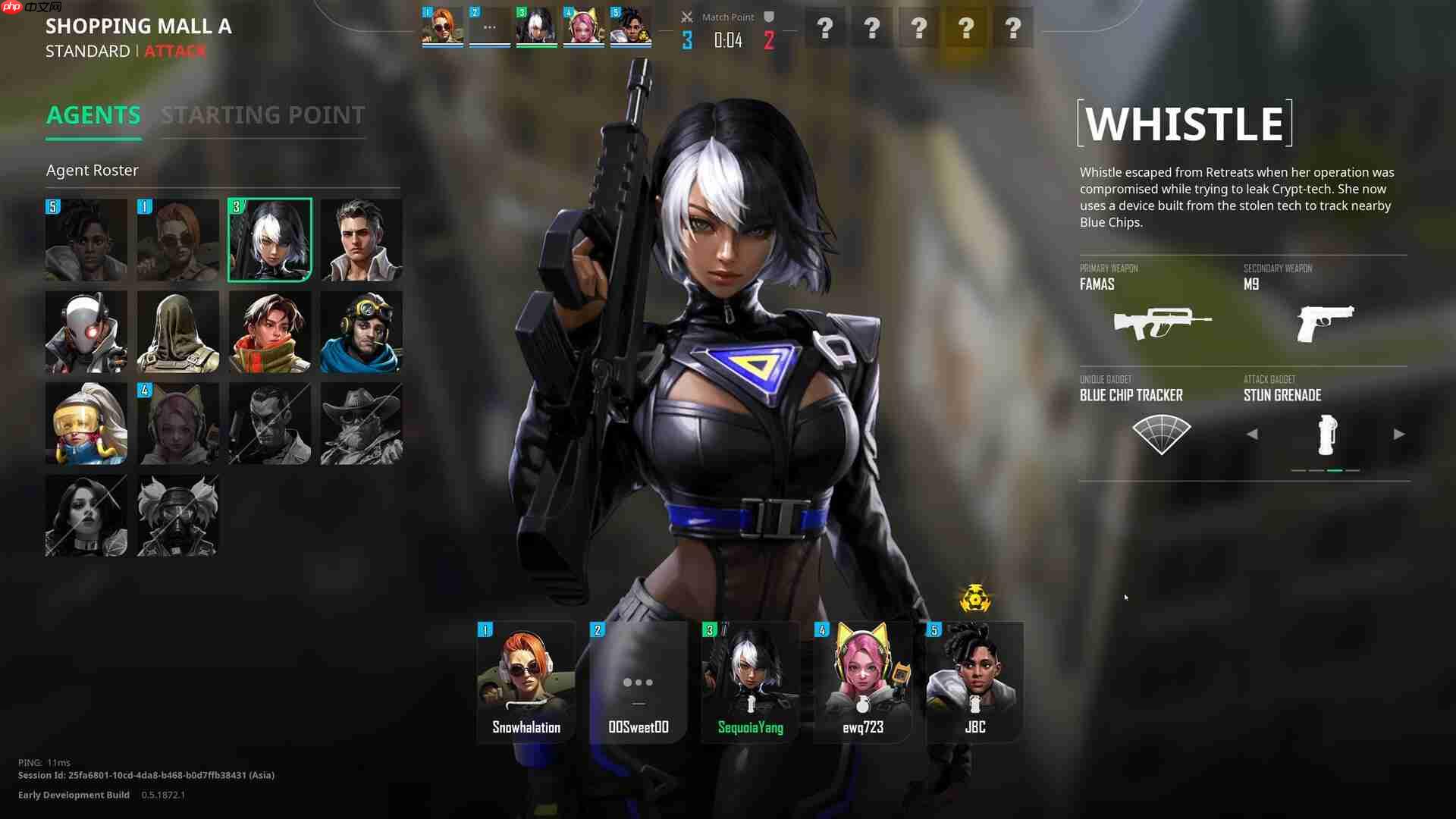Select Whistle's portrait in the Agent Roster
Viewport: 1456px width, 819px height.
[x=269, y=240]
